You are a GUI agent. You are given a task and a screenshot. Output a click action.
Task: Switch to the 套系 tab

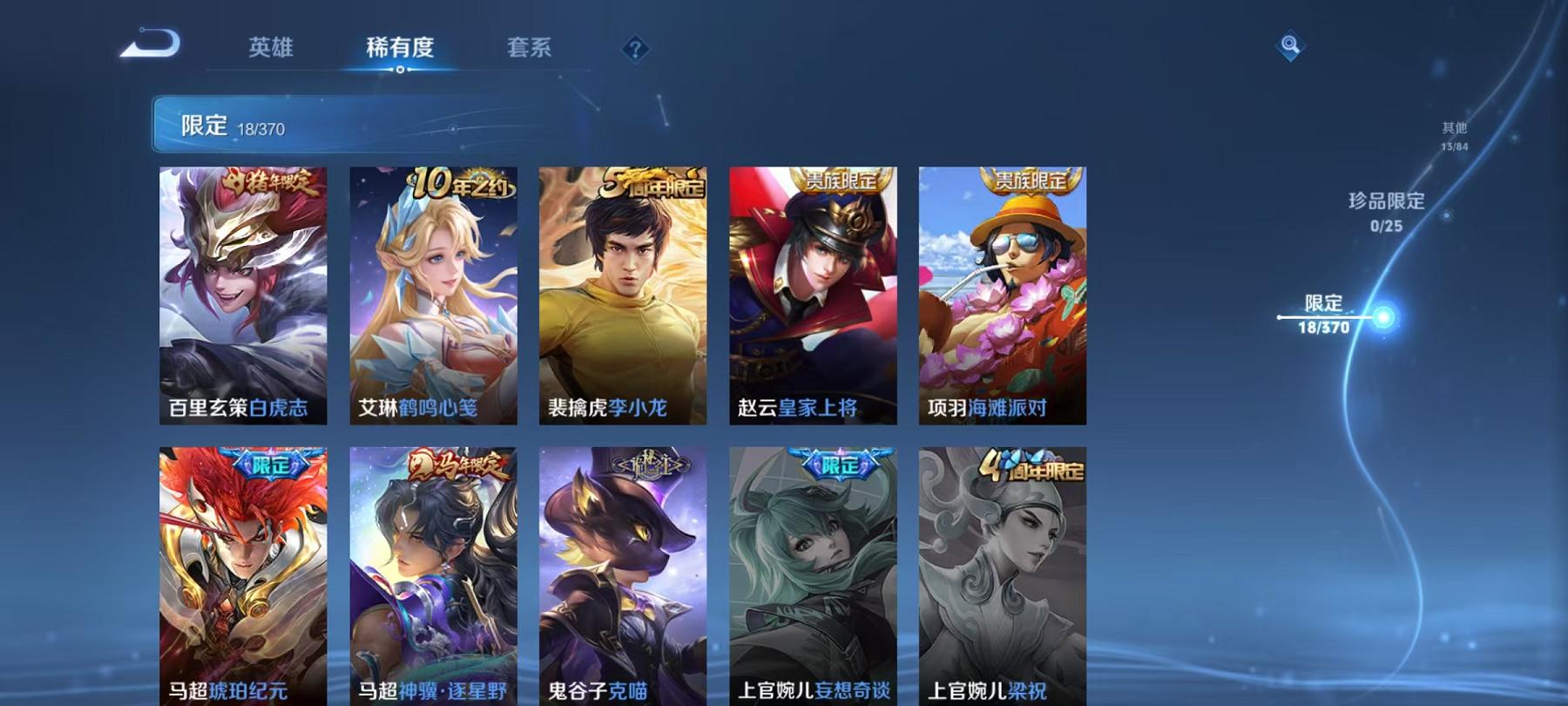coord(531,50)
